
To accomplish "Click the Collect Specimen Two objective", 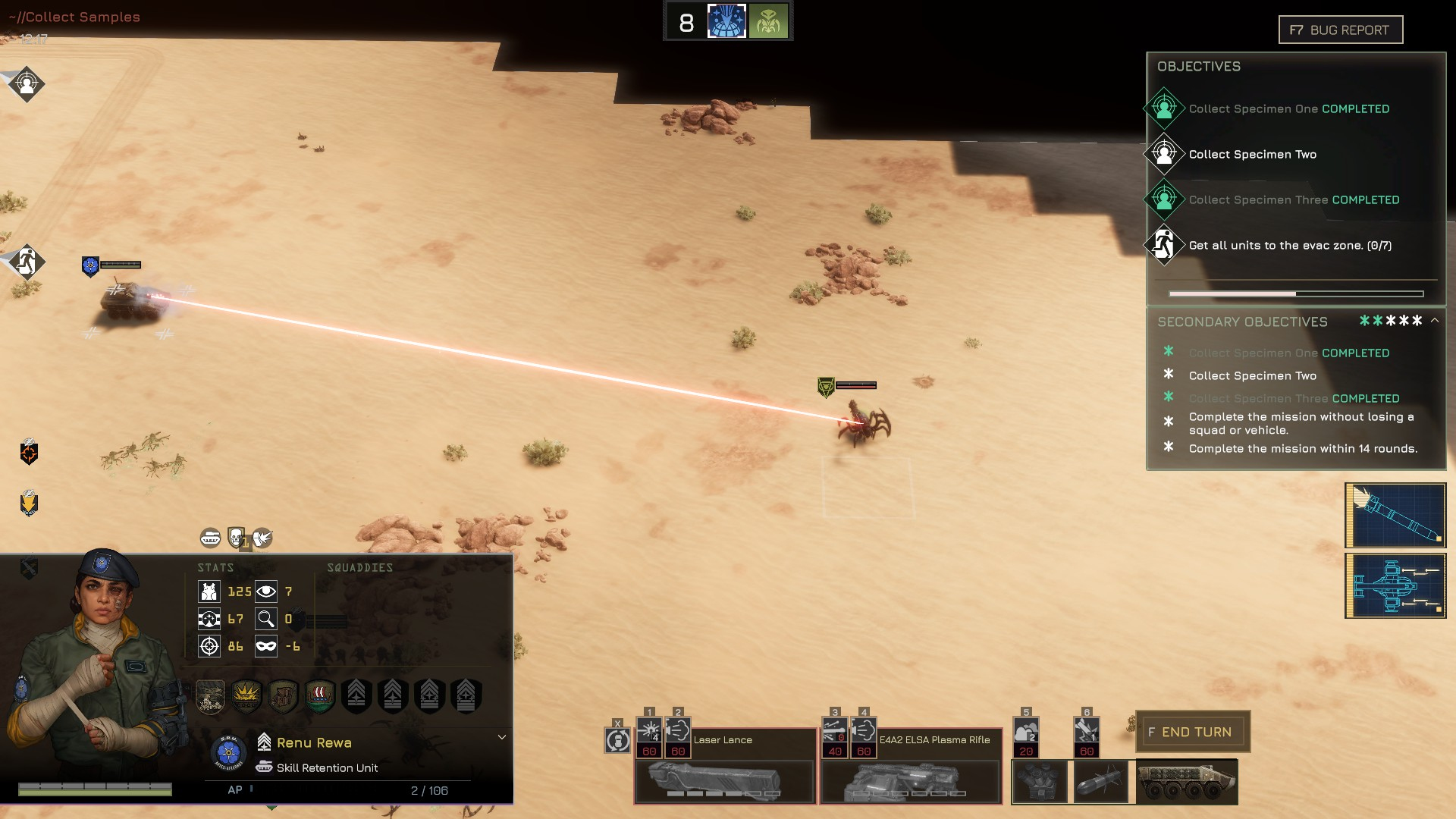I will (1252, 155).
